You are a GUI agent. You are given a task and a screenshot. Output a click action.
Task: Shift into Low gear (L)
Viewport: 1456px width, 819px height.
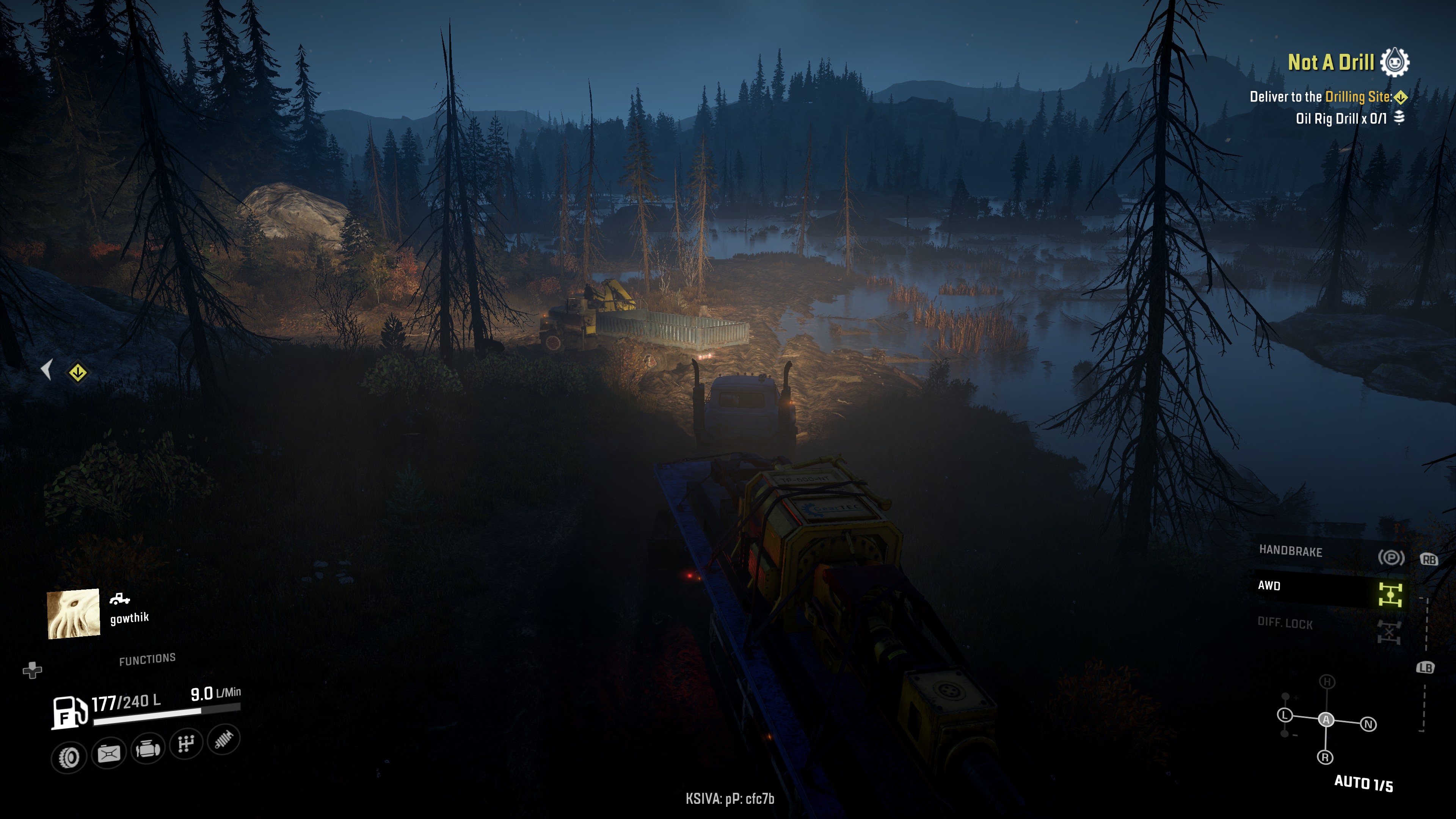(1285, 715)
